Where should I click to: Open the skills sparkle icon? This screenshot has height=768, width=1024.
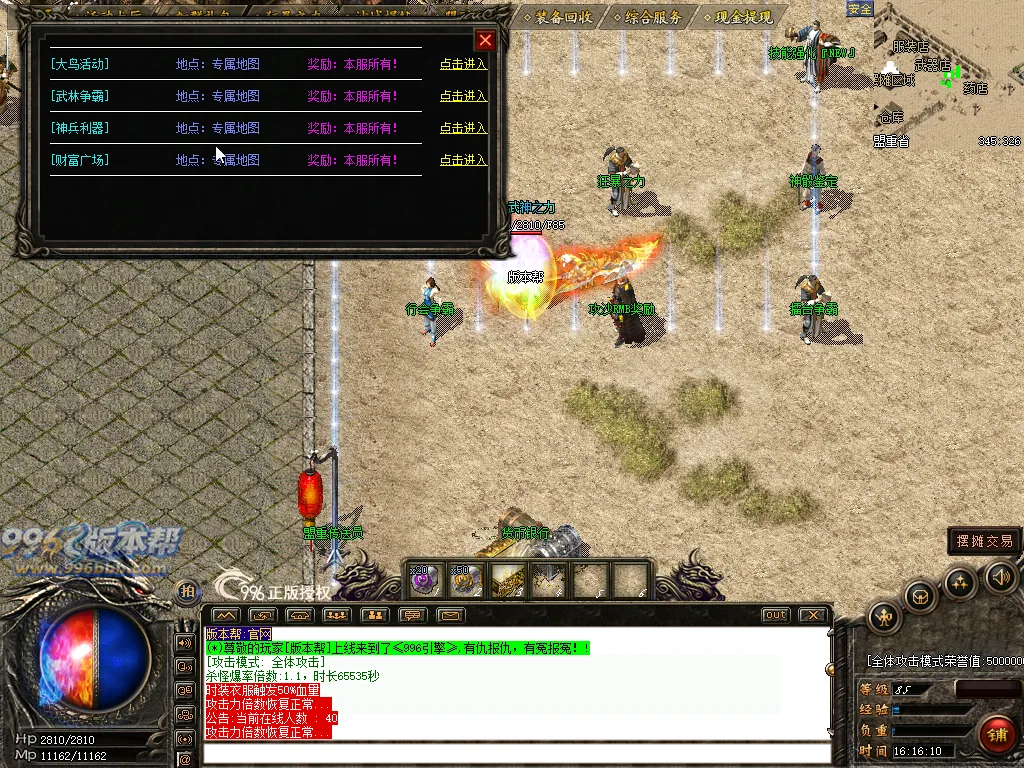tap(960, 583)
